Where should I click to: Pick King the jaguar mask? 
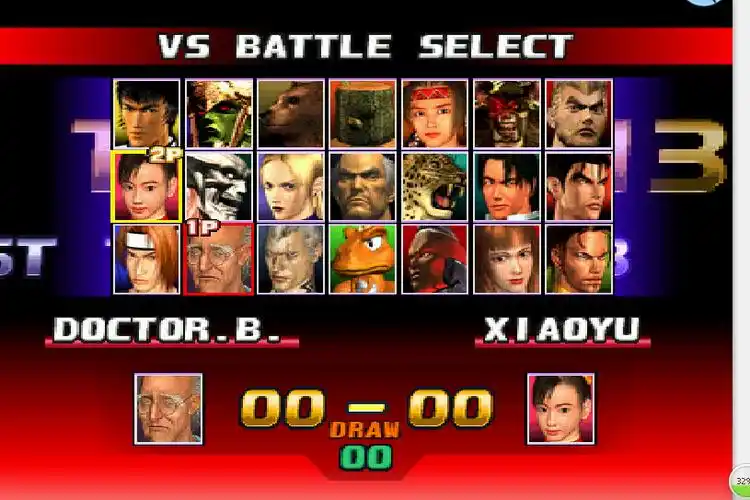[435, 186]
